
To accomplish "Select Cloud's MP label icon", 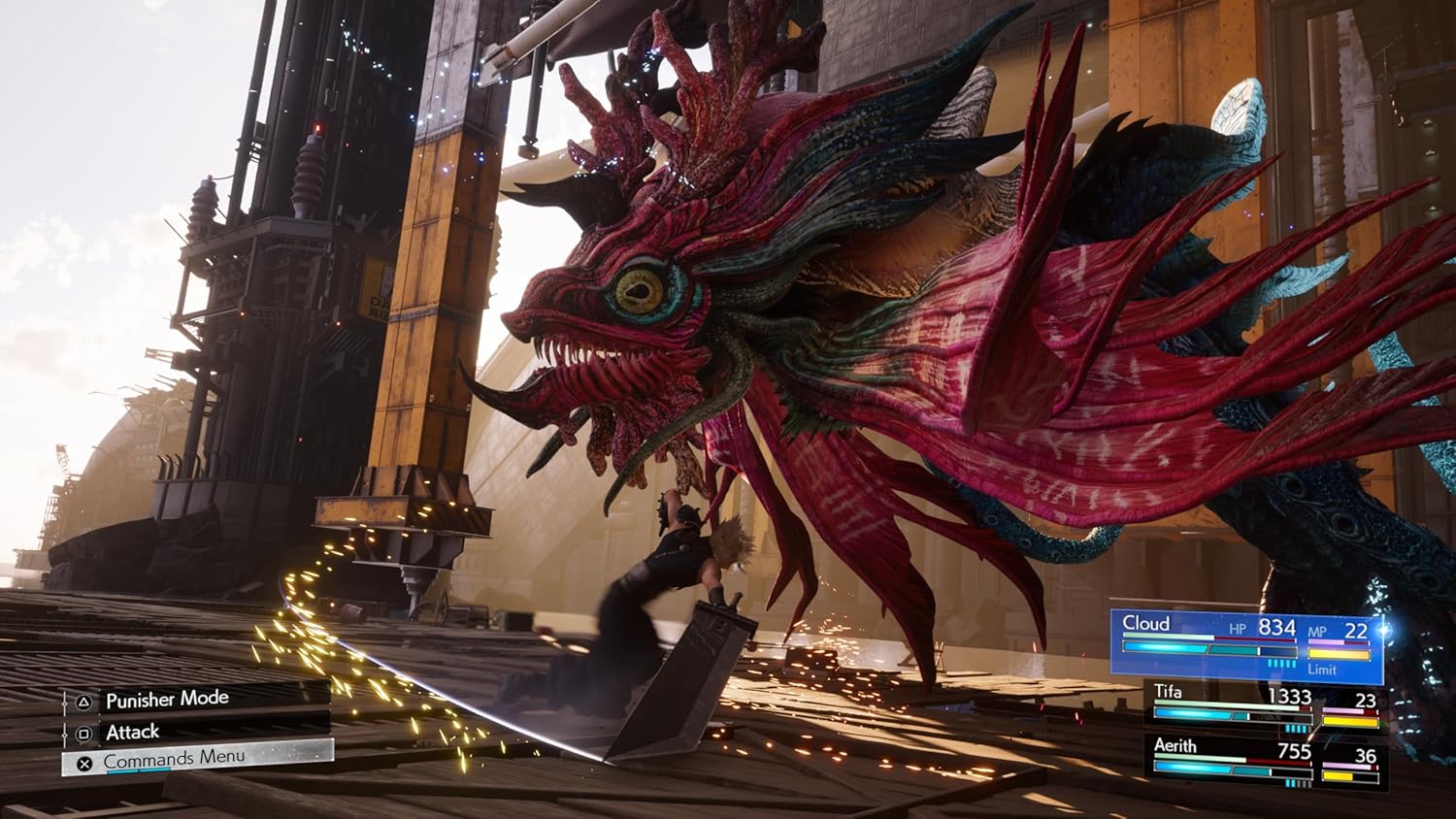I will pos(1318,632).
